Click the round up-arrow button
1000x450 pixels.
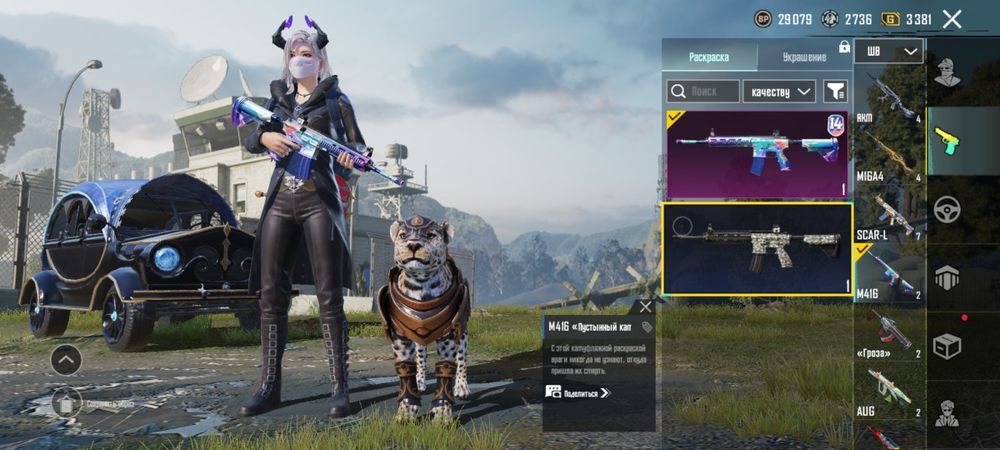66,358
